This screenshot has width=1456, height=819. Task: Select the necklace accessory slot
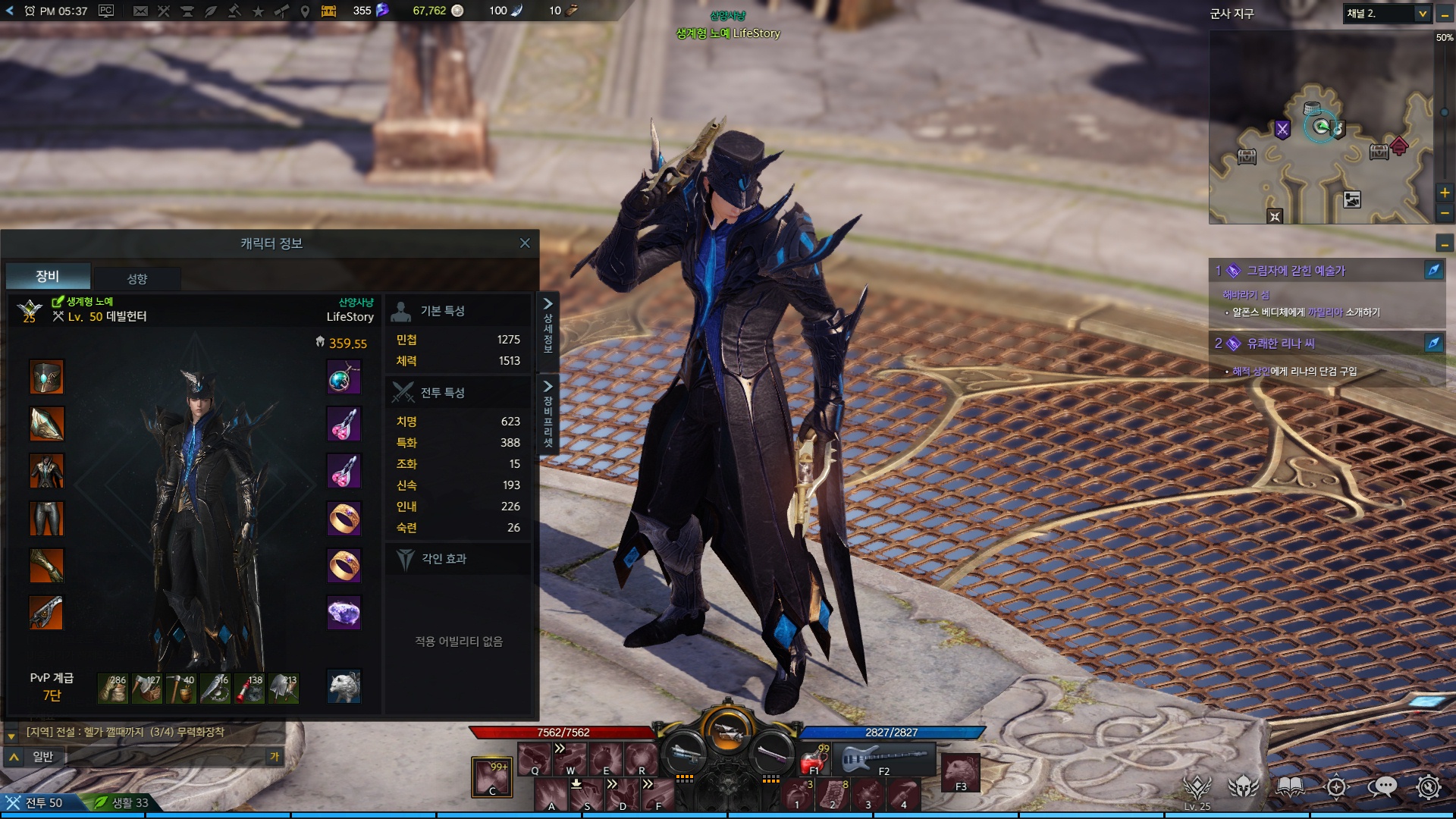pyautogui.click(x=344, y=377)
